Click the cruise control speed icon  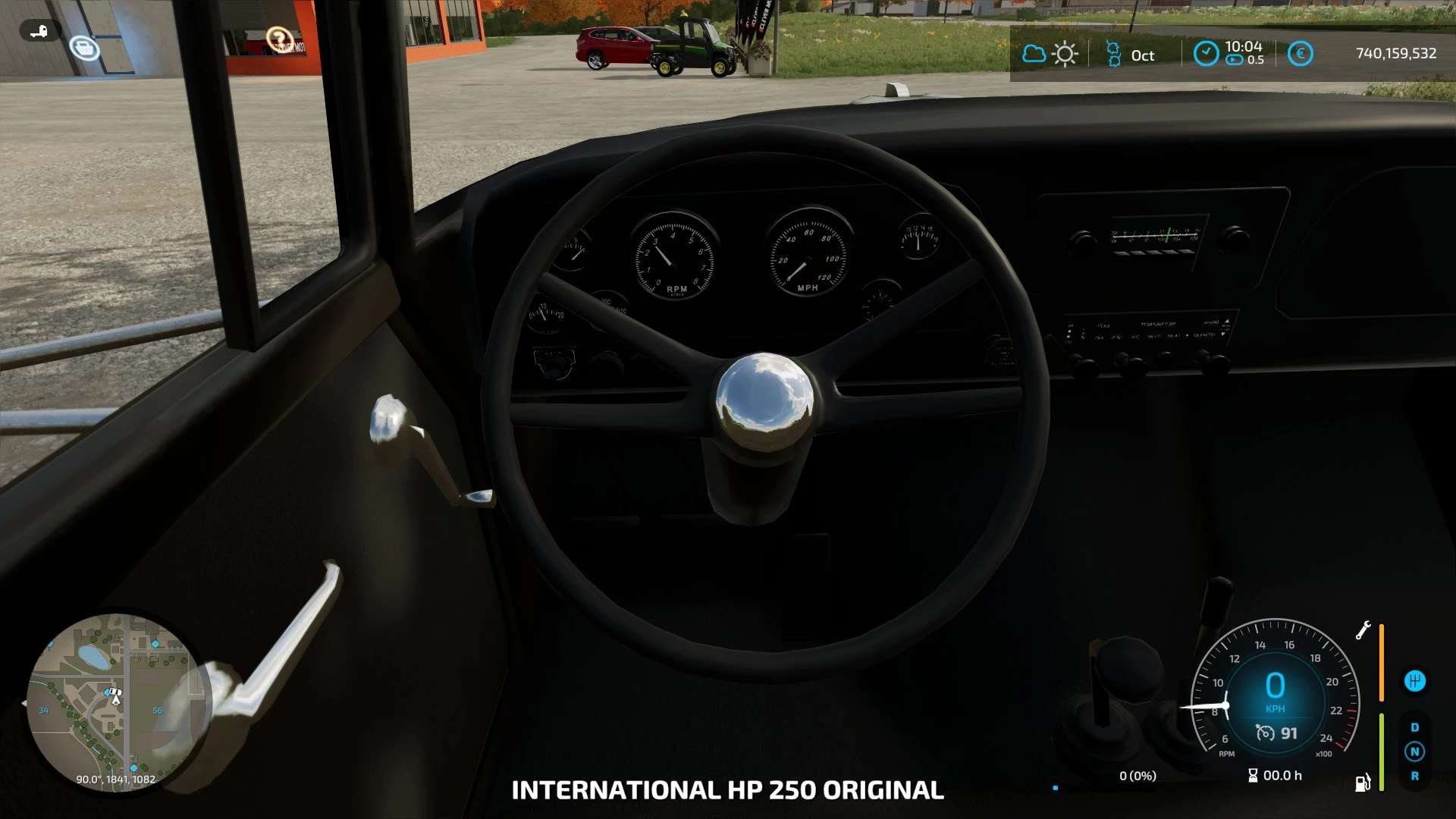(1265, 733)
